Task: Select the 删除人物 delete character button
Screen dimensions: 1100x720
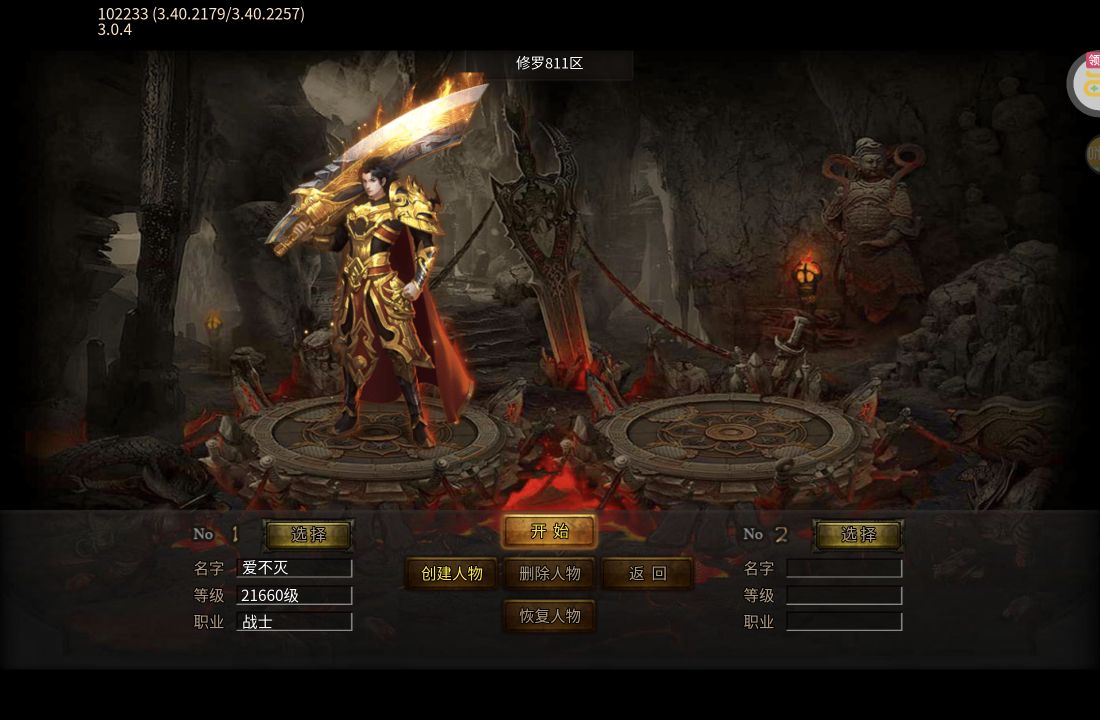Action: pos(549,574)
